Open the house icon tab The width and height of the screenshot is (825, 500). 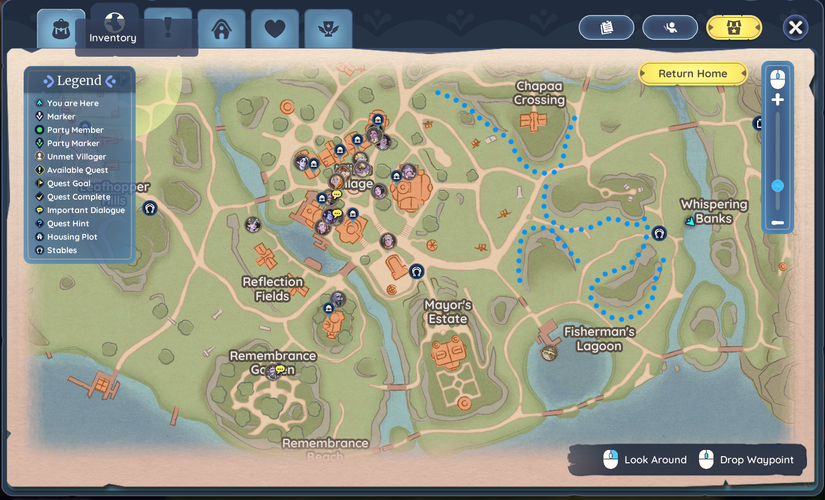(221, 28)
